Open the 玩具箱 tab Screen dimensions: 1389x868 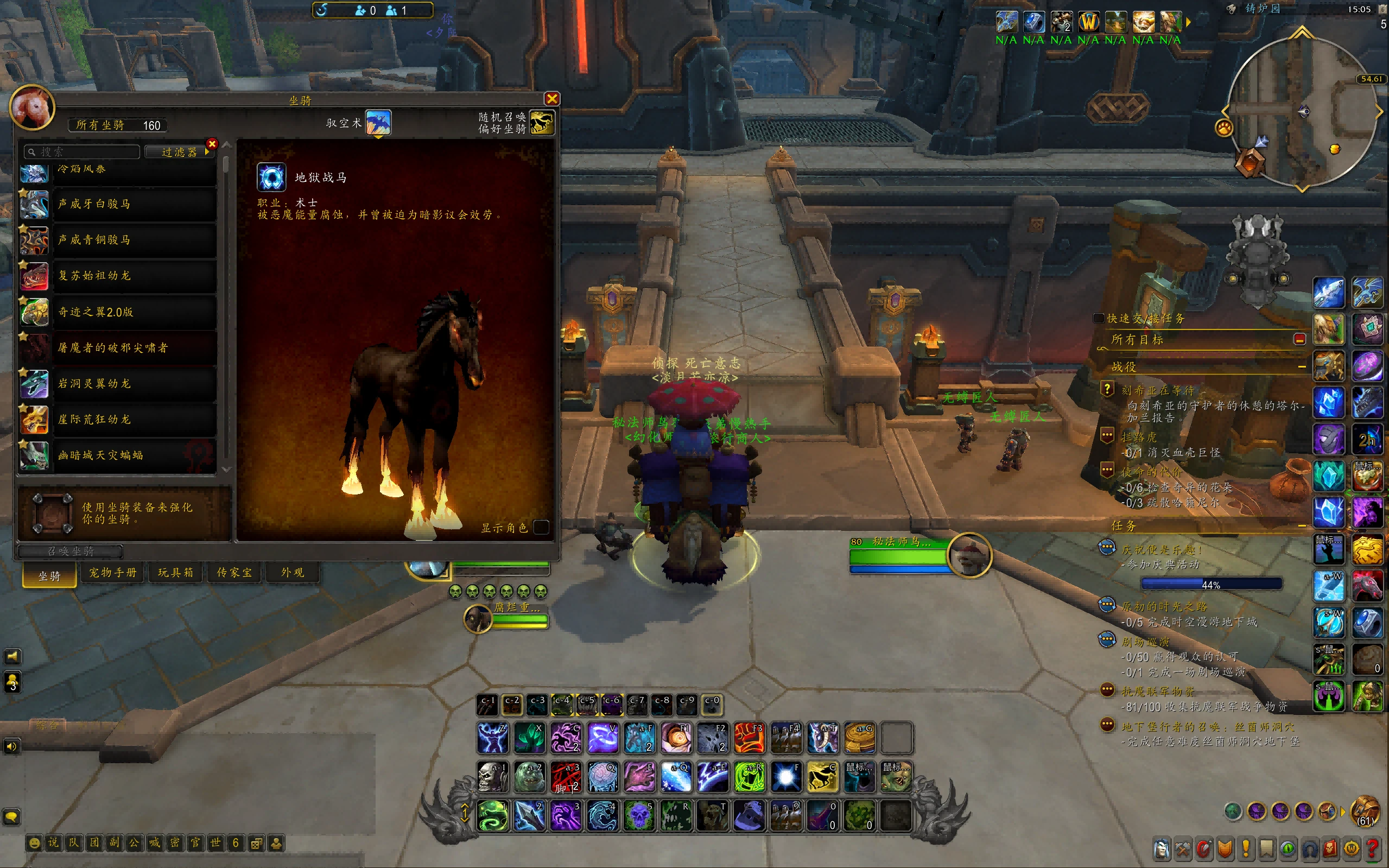point(175,573)
